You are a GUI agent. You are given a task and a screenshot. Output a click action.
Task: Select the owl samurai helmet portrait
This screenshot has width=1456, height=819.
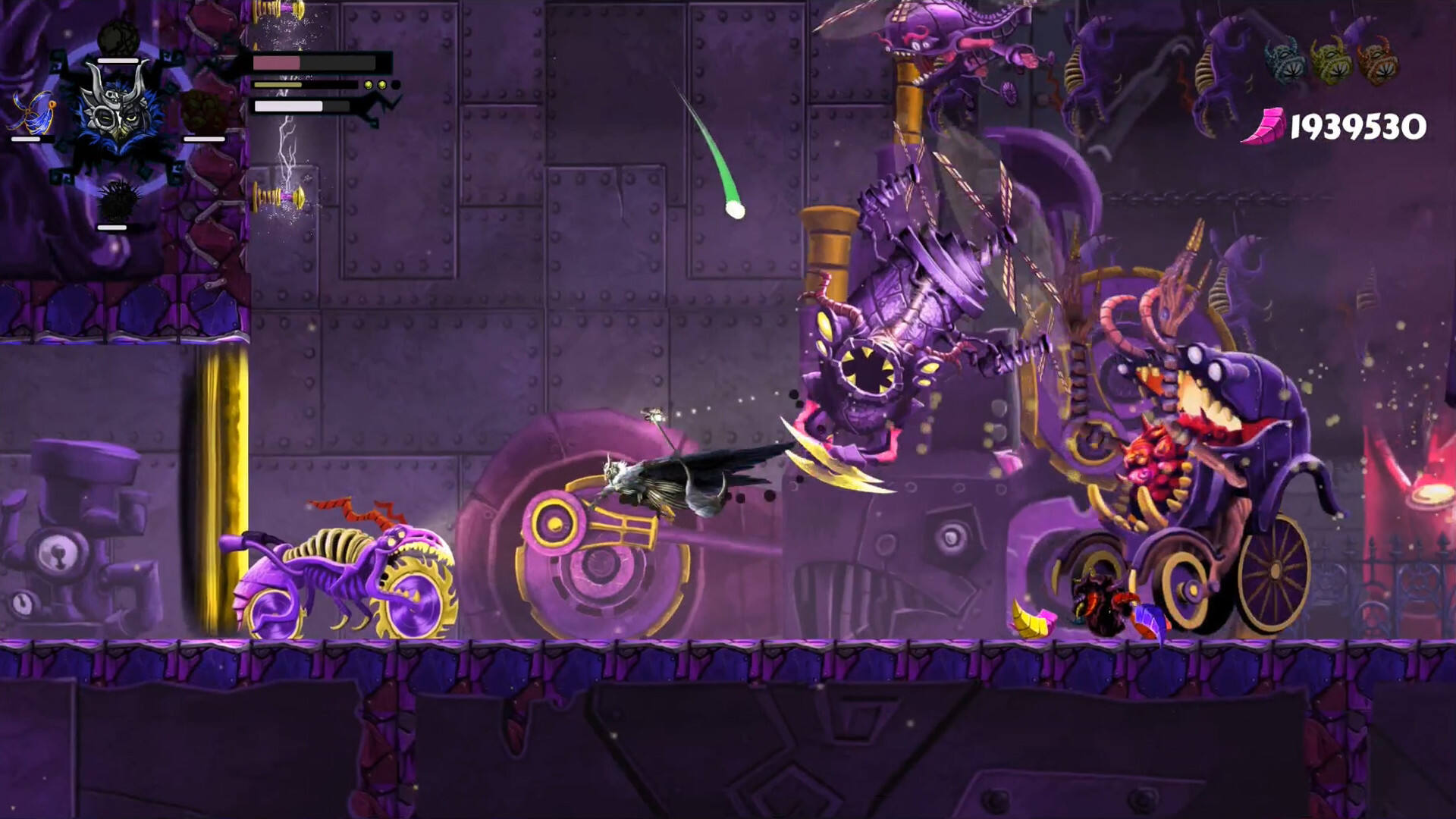118,108
